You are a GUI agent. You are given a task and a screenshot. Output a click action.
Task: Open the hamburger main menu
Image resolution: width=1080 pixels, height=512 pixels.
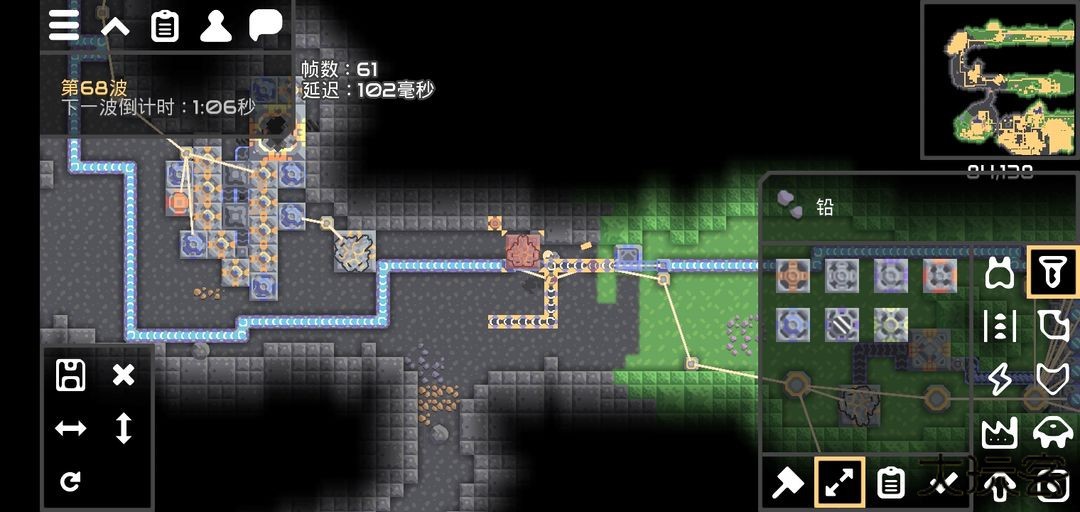pos(64,26)
